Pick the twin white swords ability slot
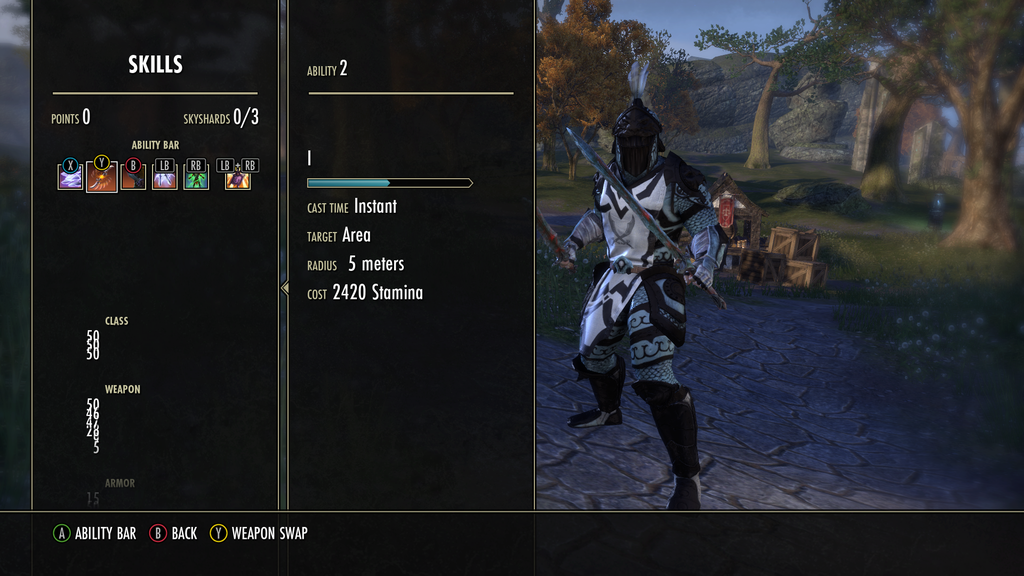 coord(164,178)
